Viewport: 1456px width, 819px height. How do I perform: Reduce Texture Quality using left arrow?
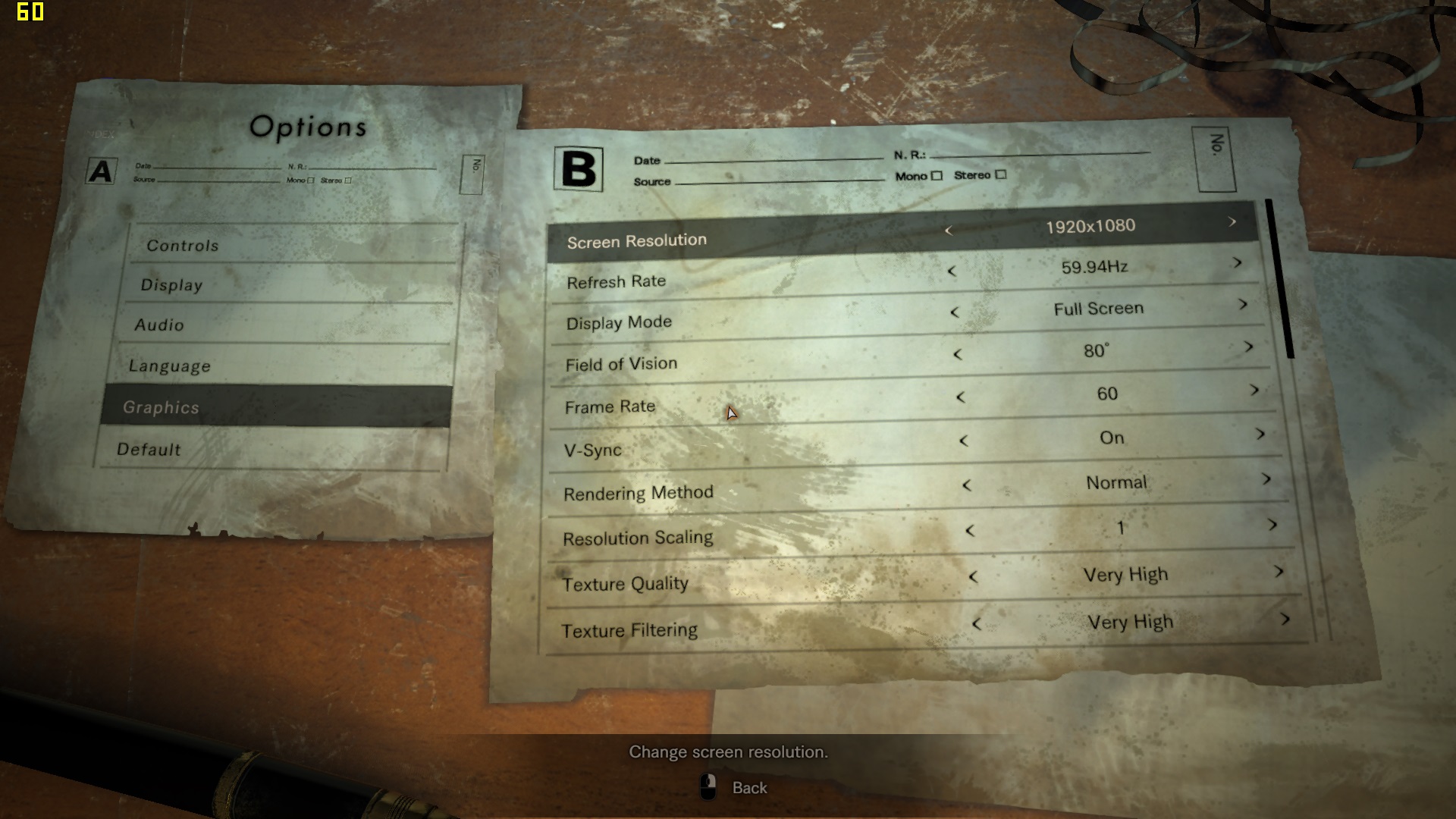click(x=973, y=577)
